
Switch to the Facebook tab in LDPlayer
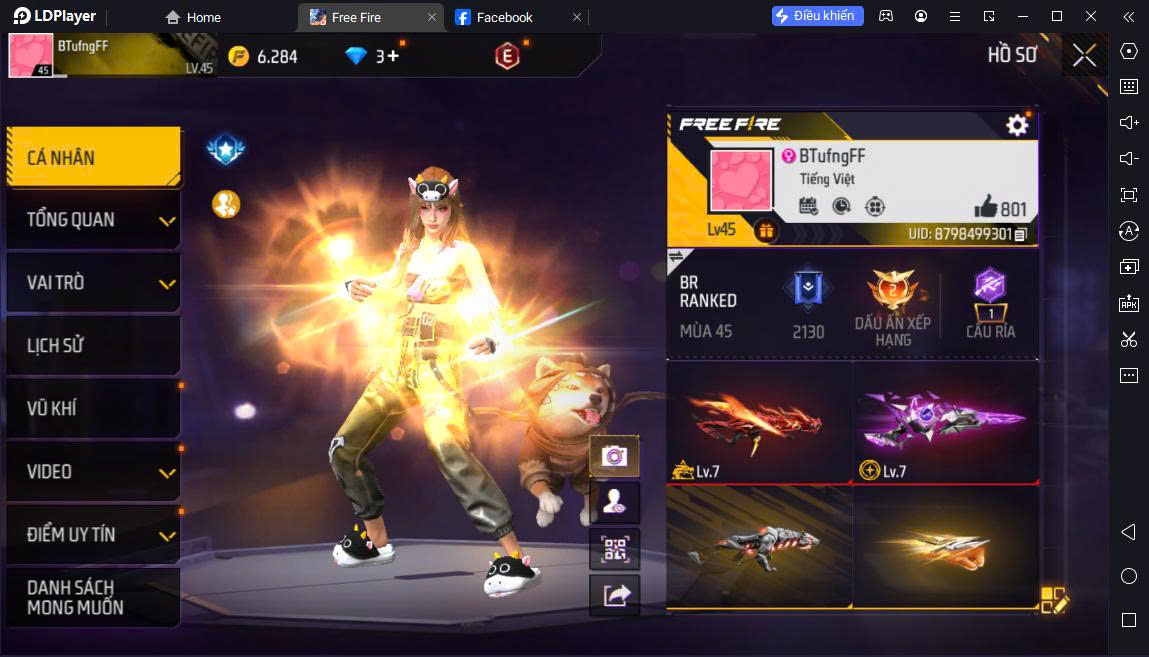point(504,17)
